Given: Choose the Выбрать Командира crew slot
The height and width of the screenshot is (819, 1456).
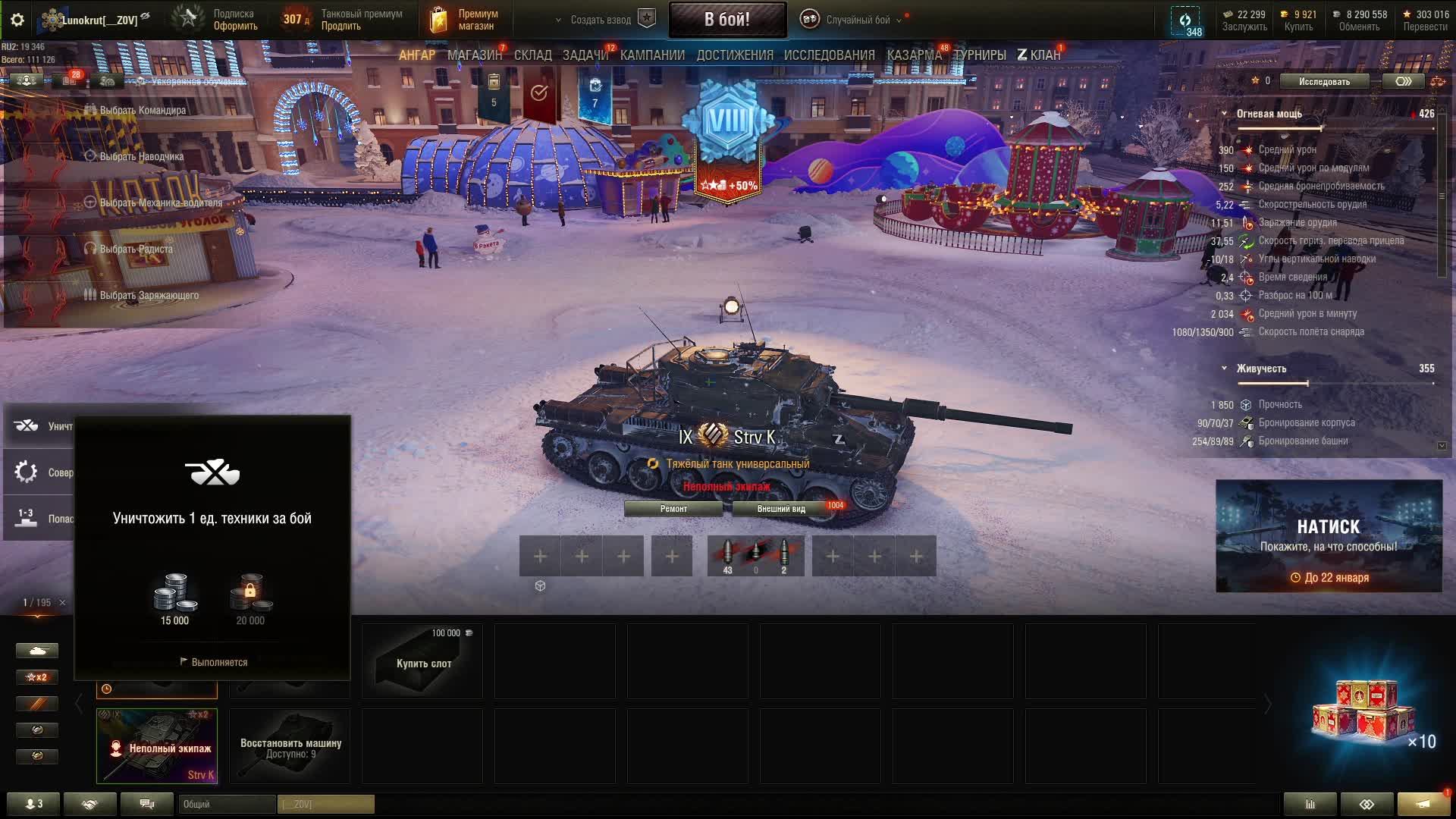Looking at the screenshot, I should tap(142, 110).
